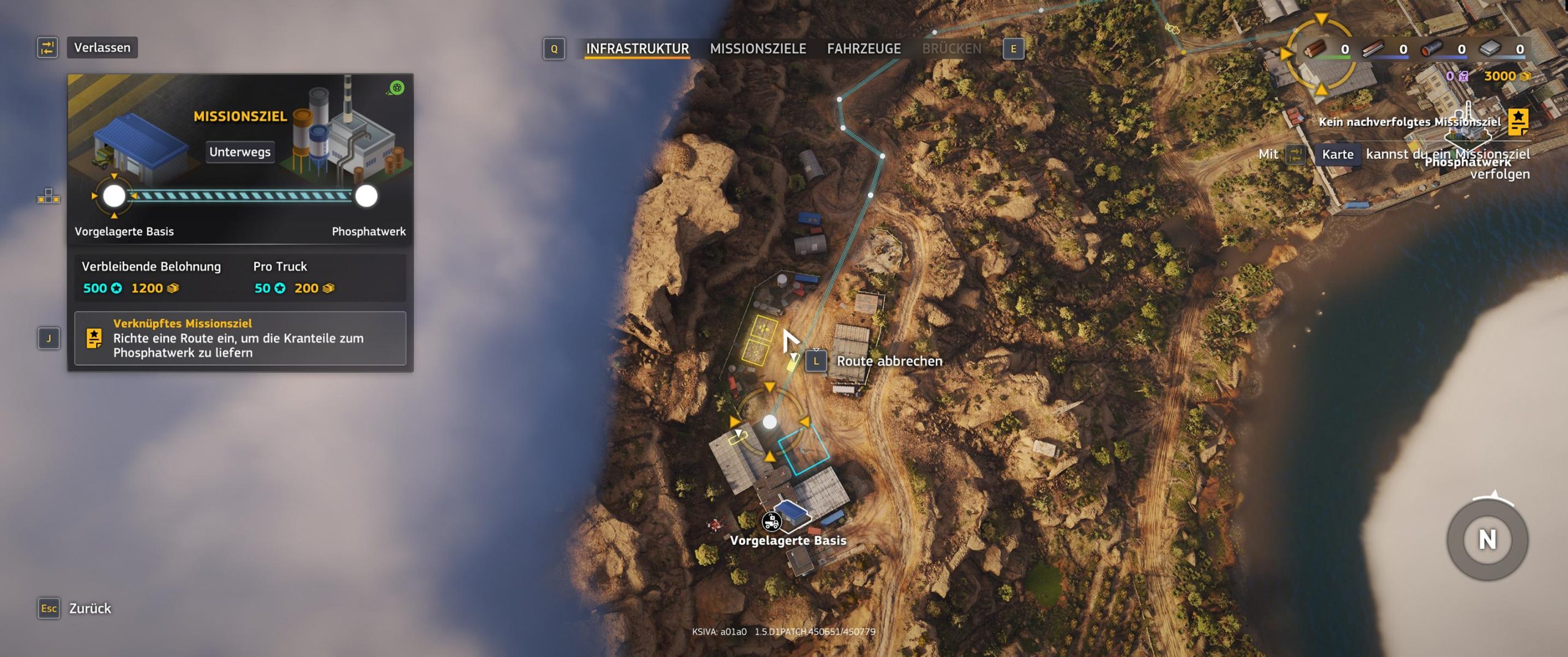1568x657 pixels.
Task: Select the Vorgelagerte Basis map marker
Action: [x=772, y=522]
